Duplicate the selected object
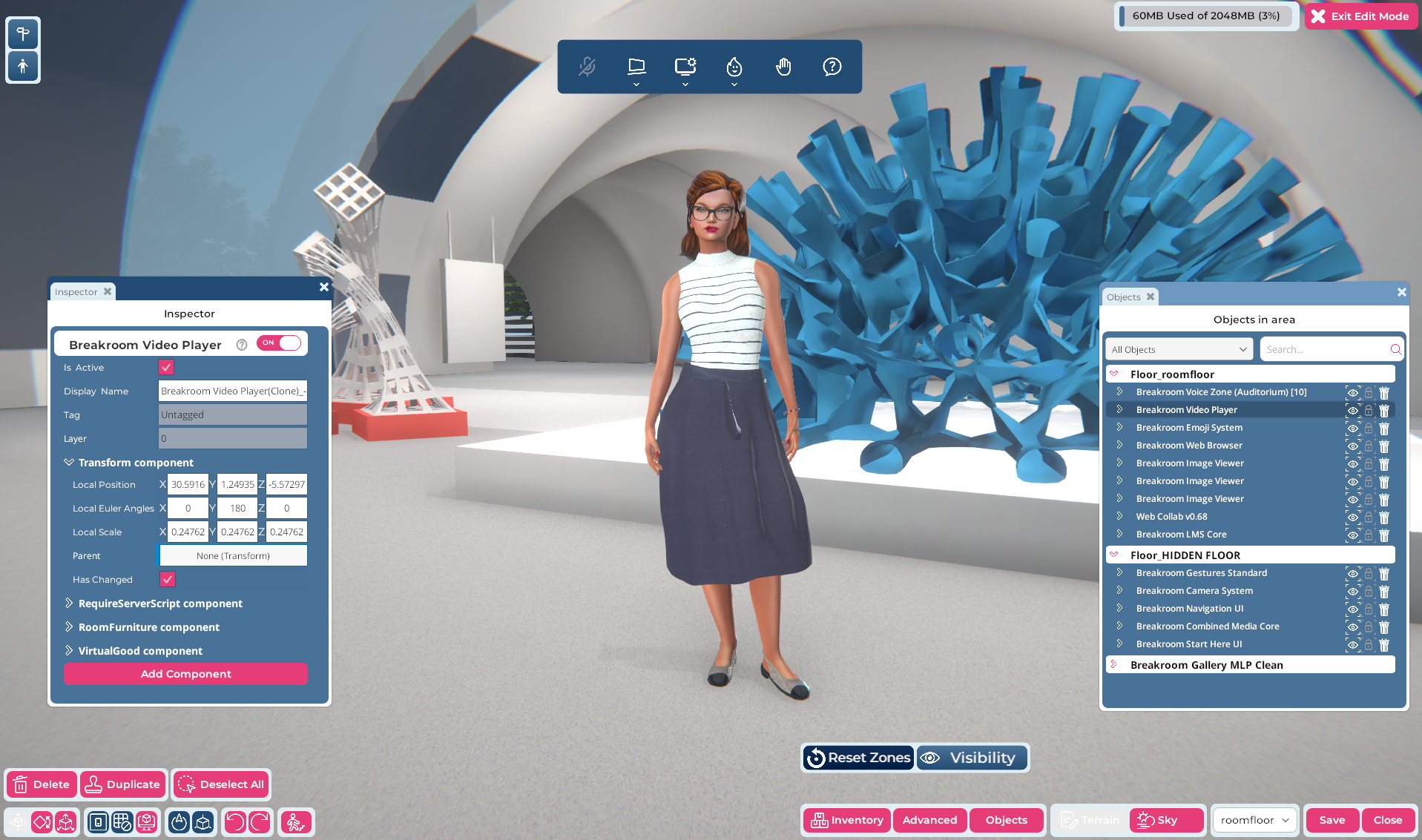Image resolution: width=1422 pixels, height=840 pixels. tap(122, 784)
